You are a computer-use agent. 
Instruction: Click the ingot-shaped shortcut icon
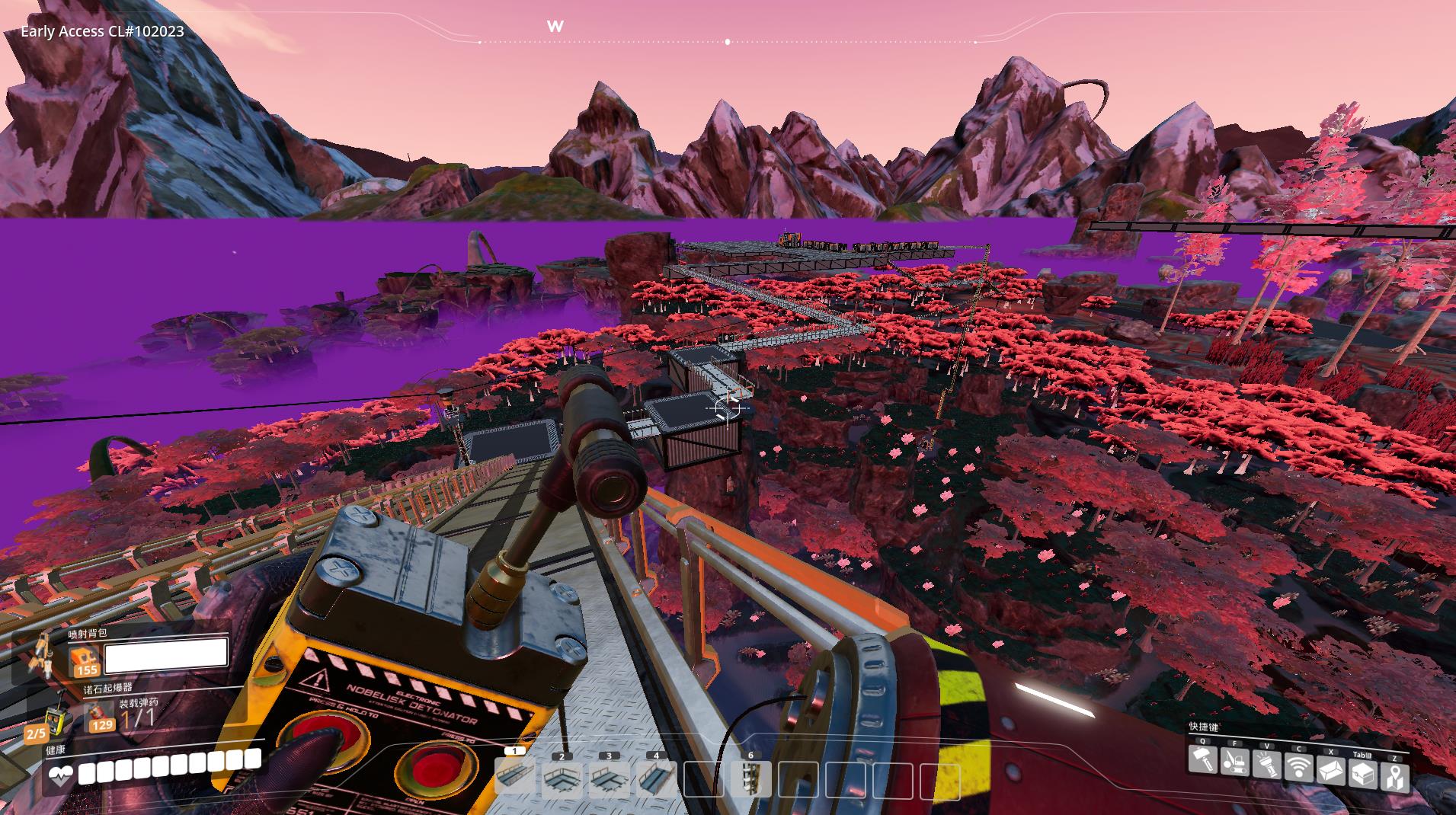pyautogui.click(x=1331, y=772)
